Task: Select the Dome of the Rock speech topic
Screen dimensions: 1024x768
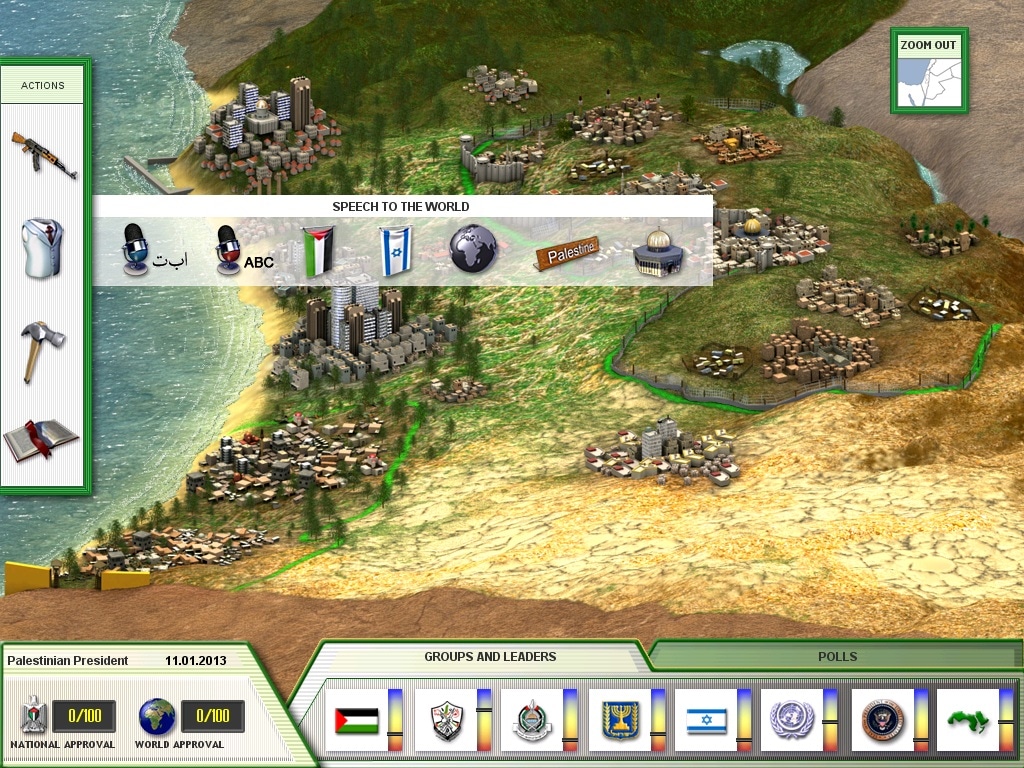Action: [x=658, y=252]
